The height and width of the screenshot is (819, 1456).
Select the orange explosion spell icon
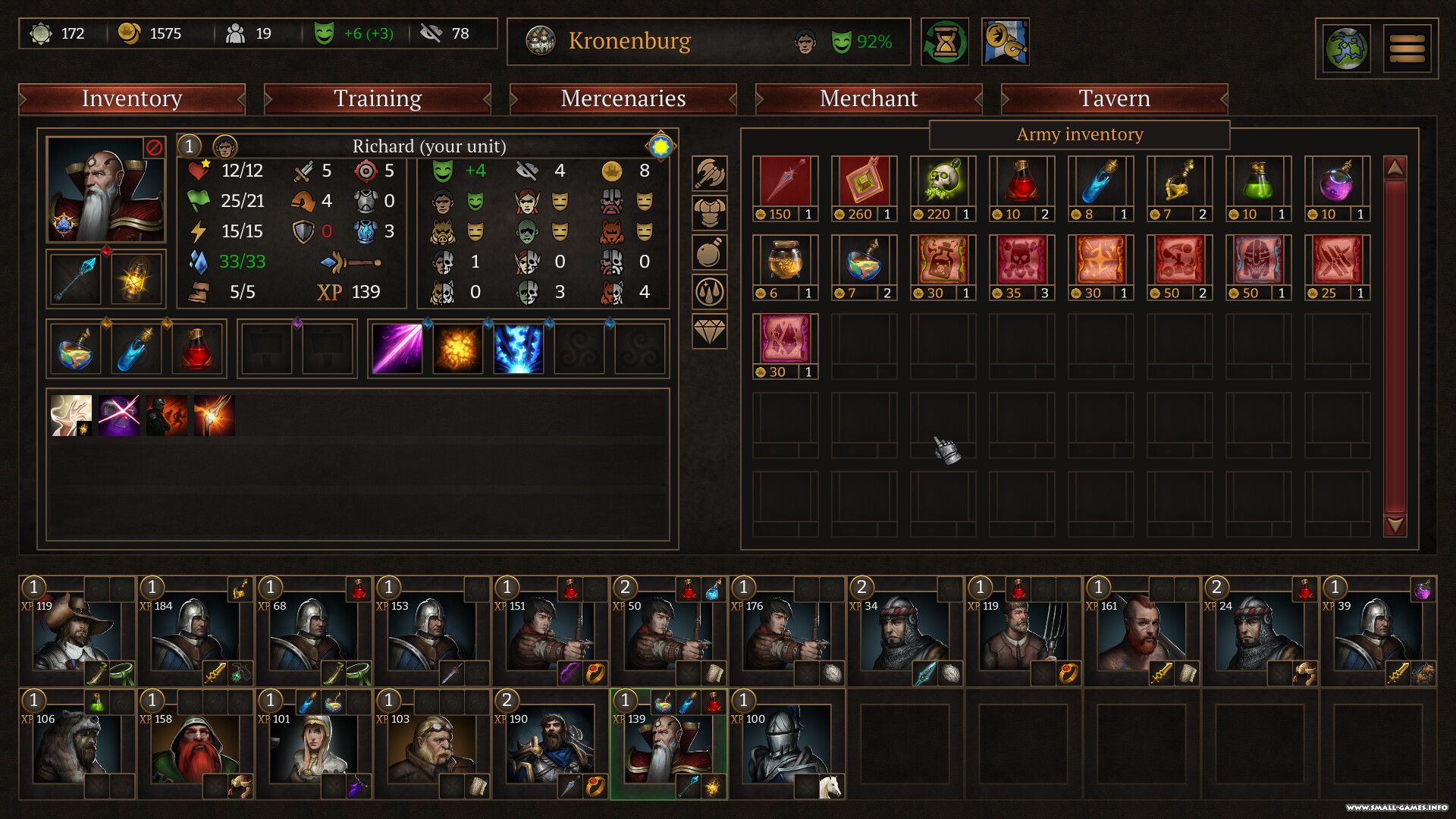tap(458, 349)
